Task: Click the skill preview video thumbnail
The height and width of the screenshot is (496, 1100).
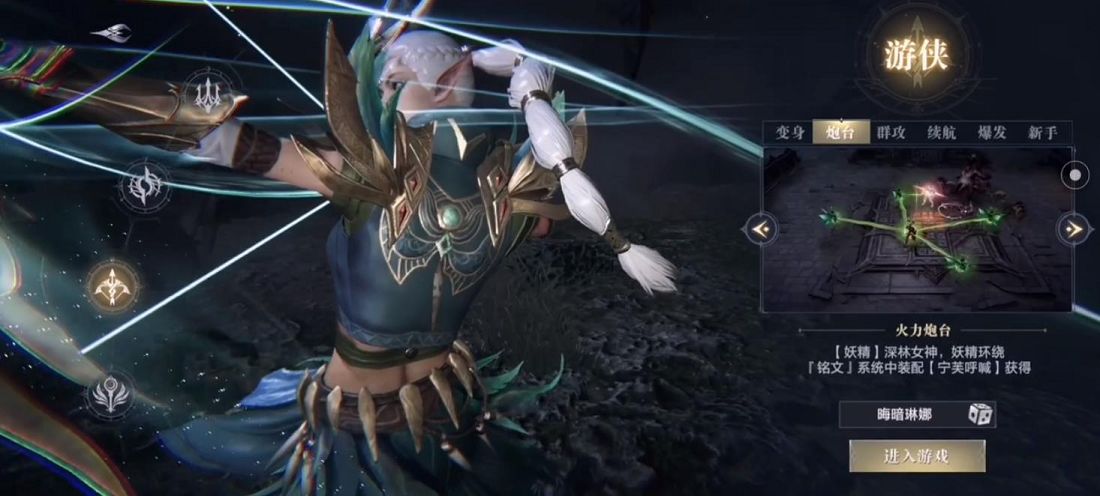Action: [915, 230]
